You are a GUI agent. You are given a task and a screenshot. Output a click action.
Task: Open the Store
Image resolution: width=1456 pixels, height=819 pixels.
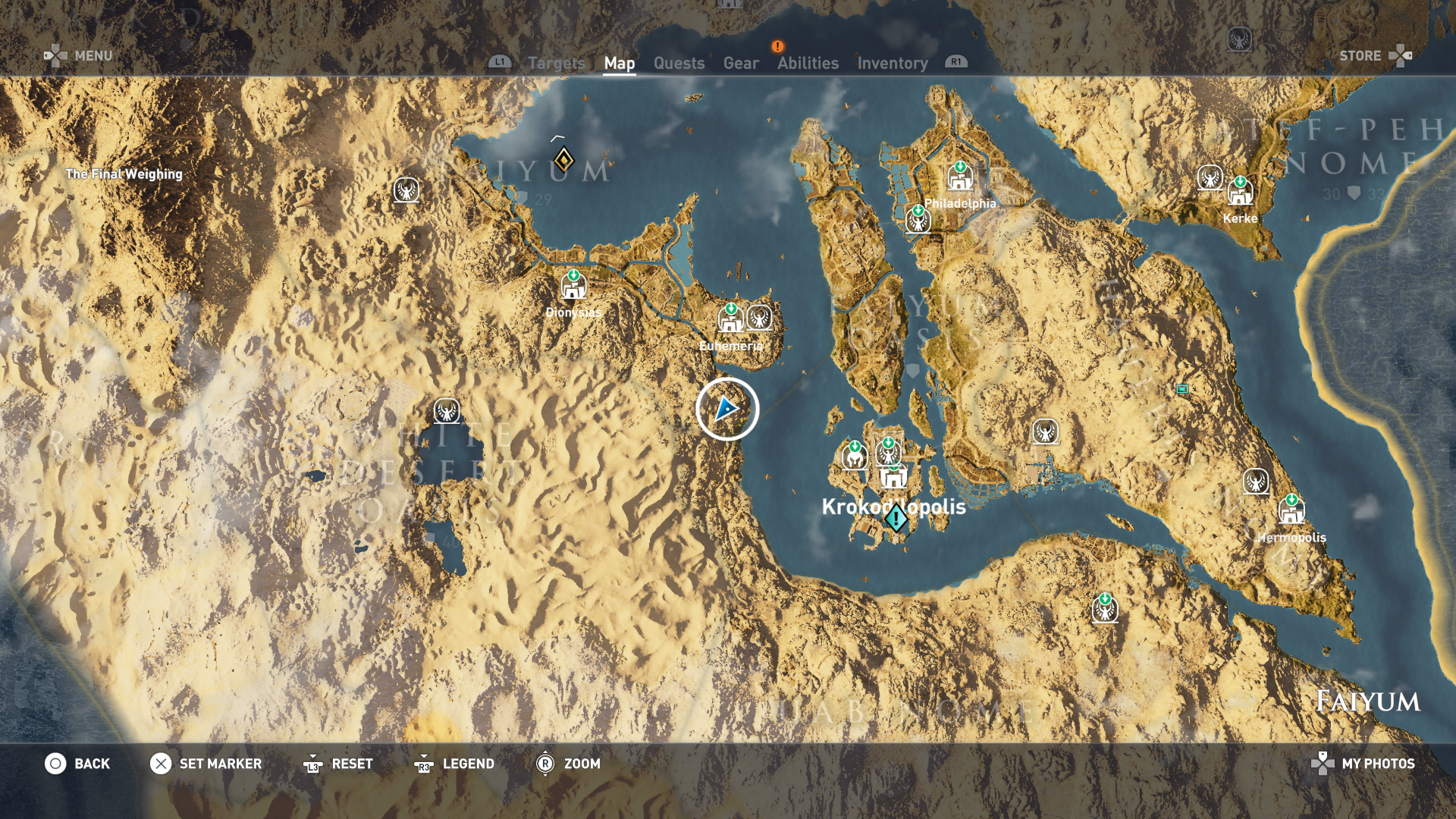tap(1374, 55)
